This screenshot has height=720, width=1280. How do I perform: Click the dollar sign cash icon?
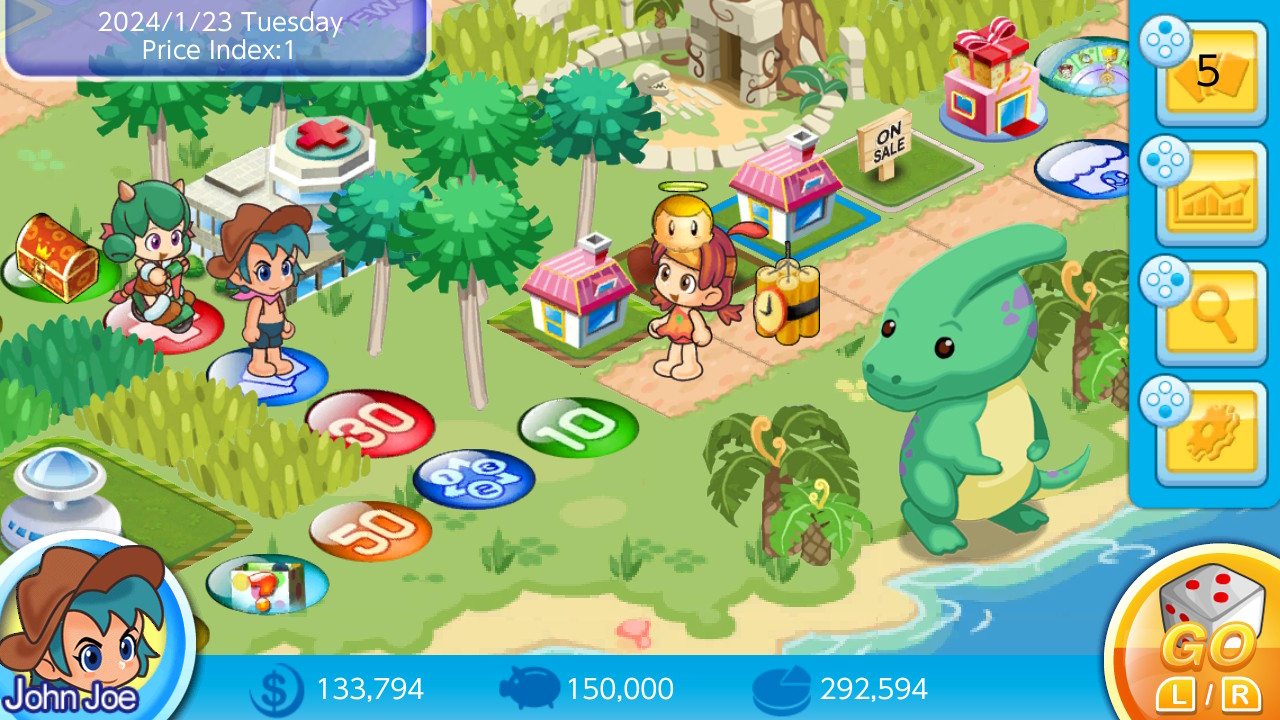[x=275, y=688]
